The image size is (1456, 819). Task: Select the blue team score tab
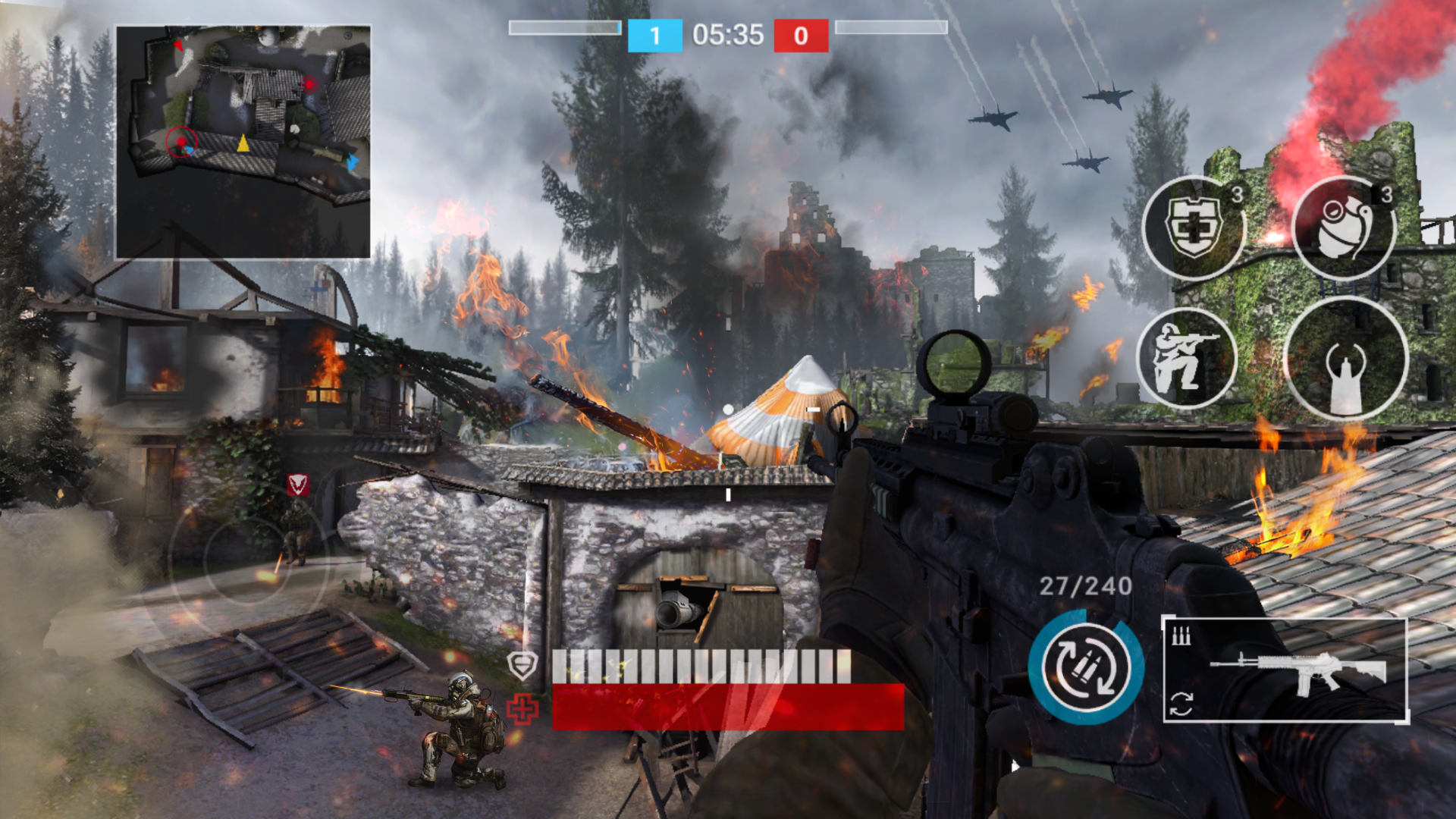click(x=656, y=34)
